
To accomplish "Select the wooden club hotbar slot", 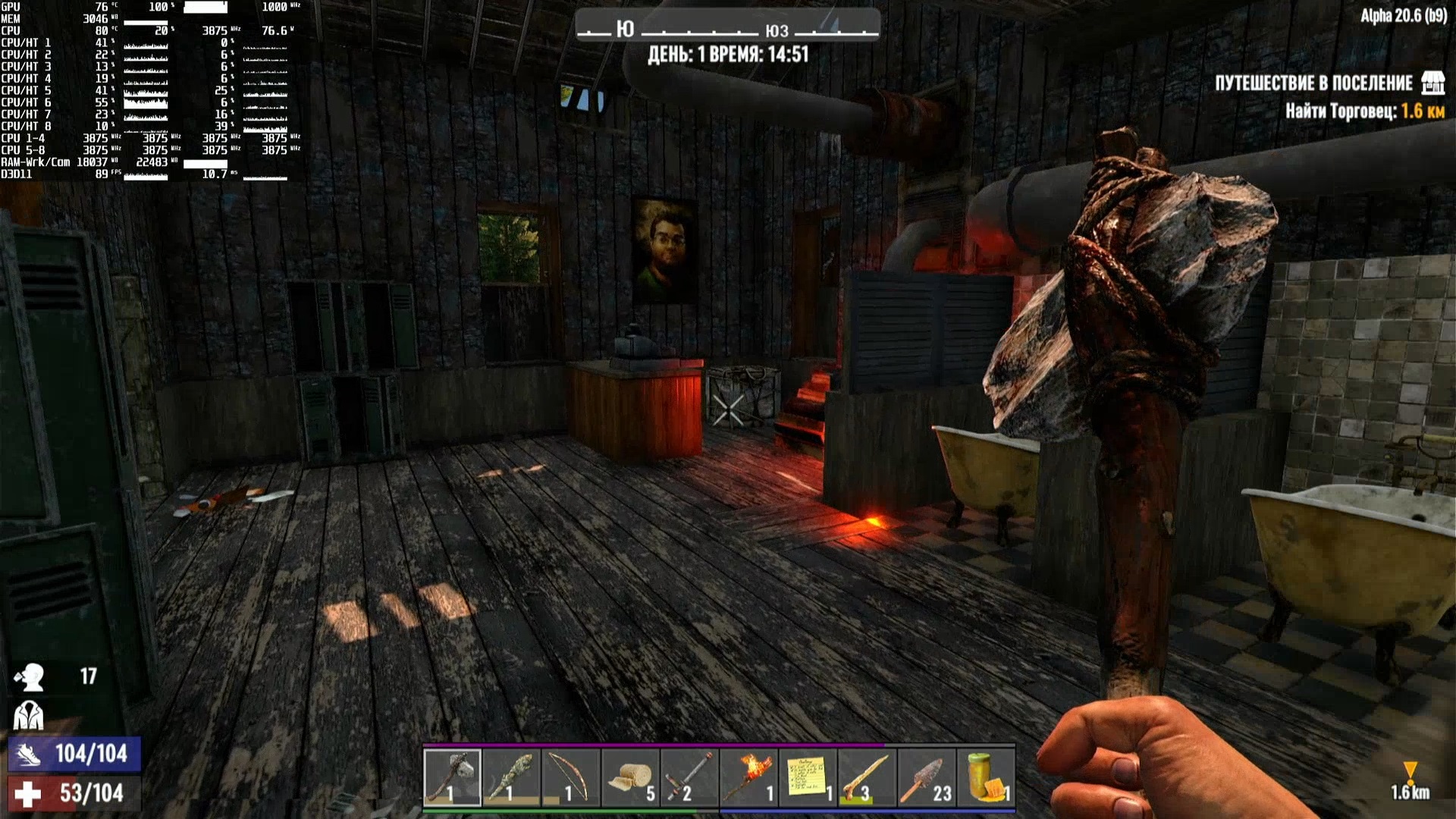I will (x=511, y=777).
